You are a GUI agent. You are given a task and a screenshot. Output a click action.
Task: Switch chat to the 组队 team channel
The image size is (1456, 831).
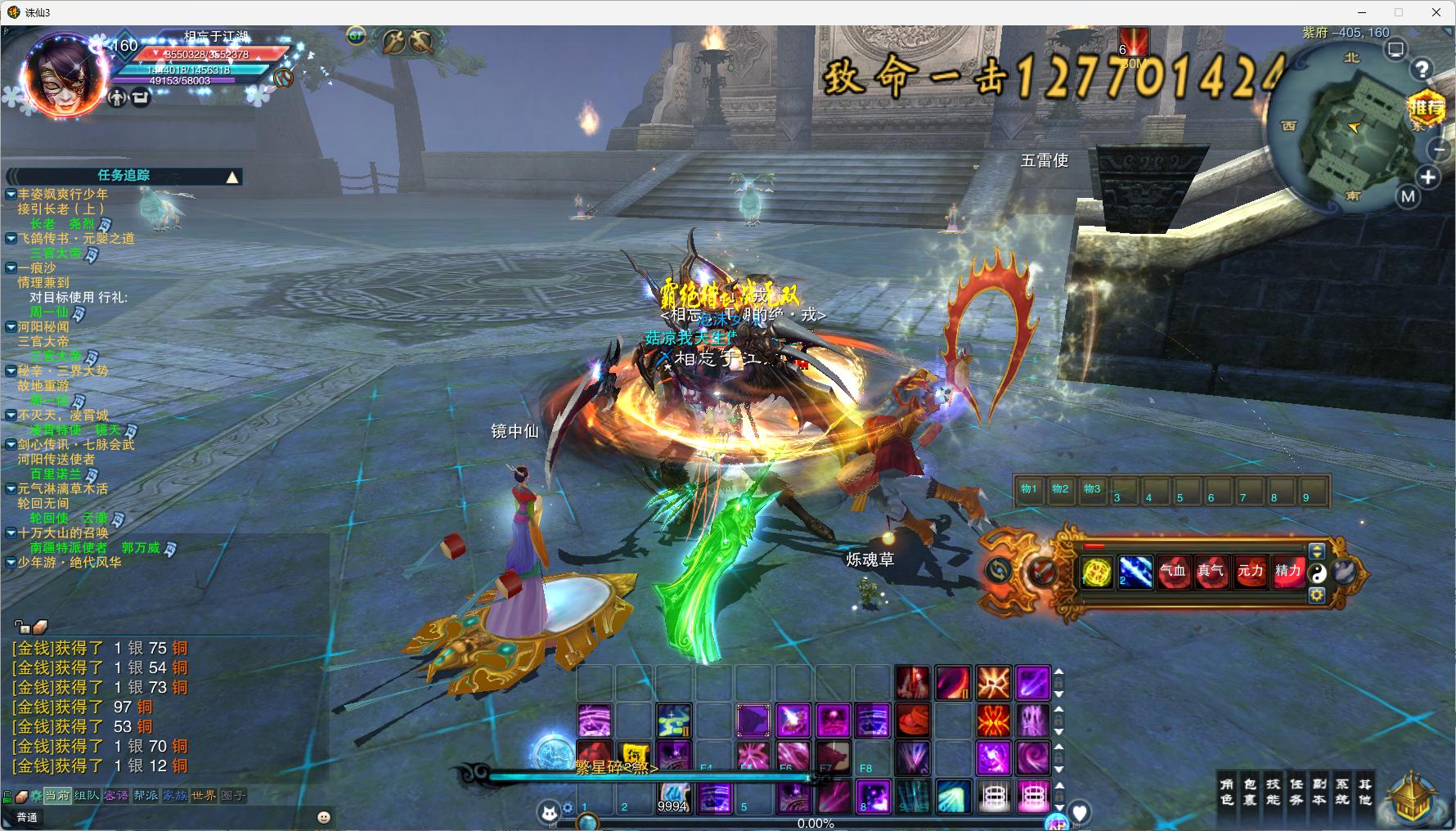coord(87,795)
